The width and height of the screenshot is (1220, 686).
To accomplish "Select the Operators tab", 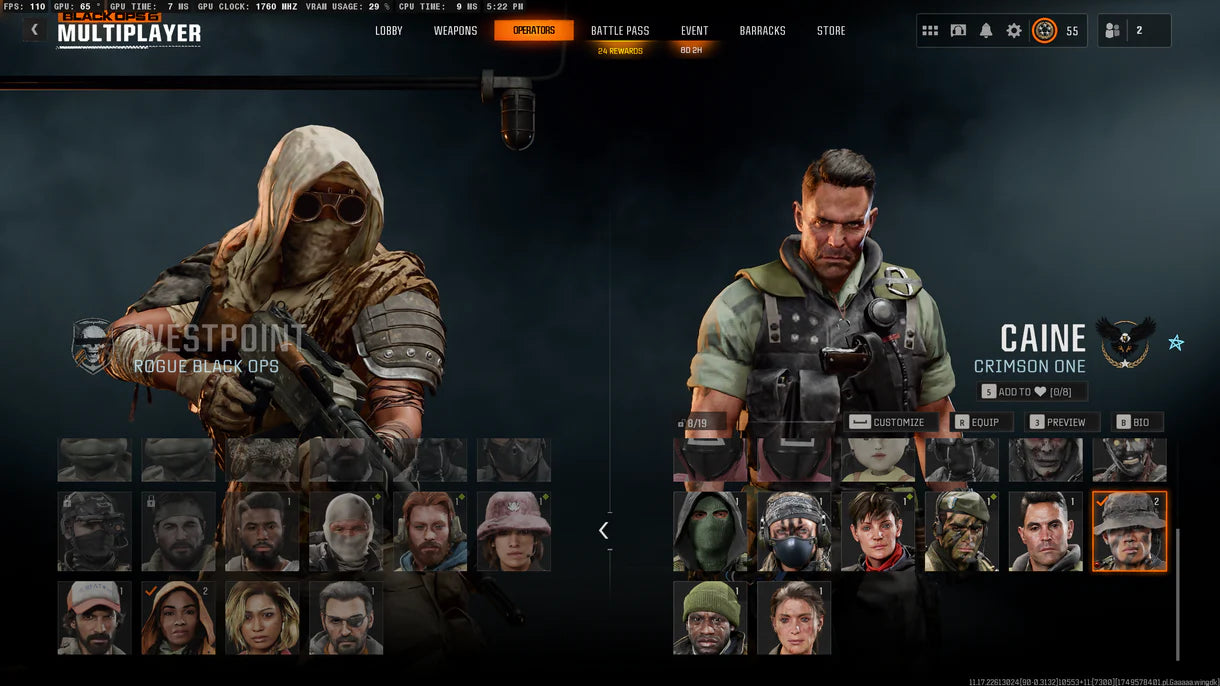I will point(534,31).
